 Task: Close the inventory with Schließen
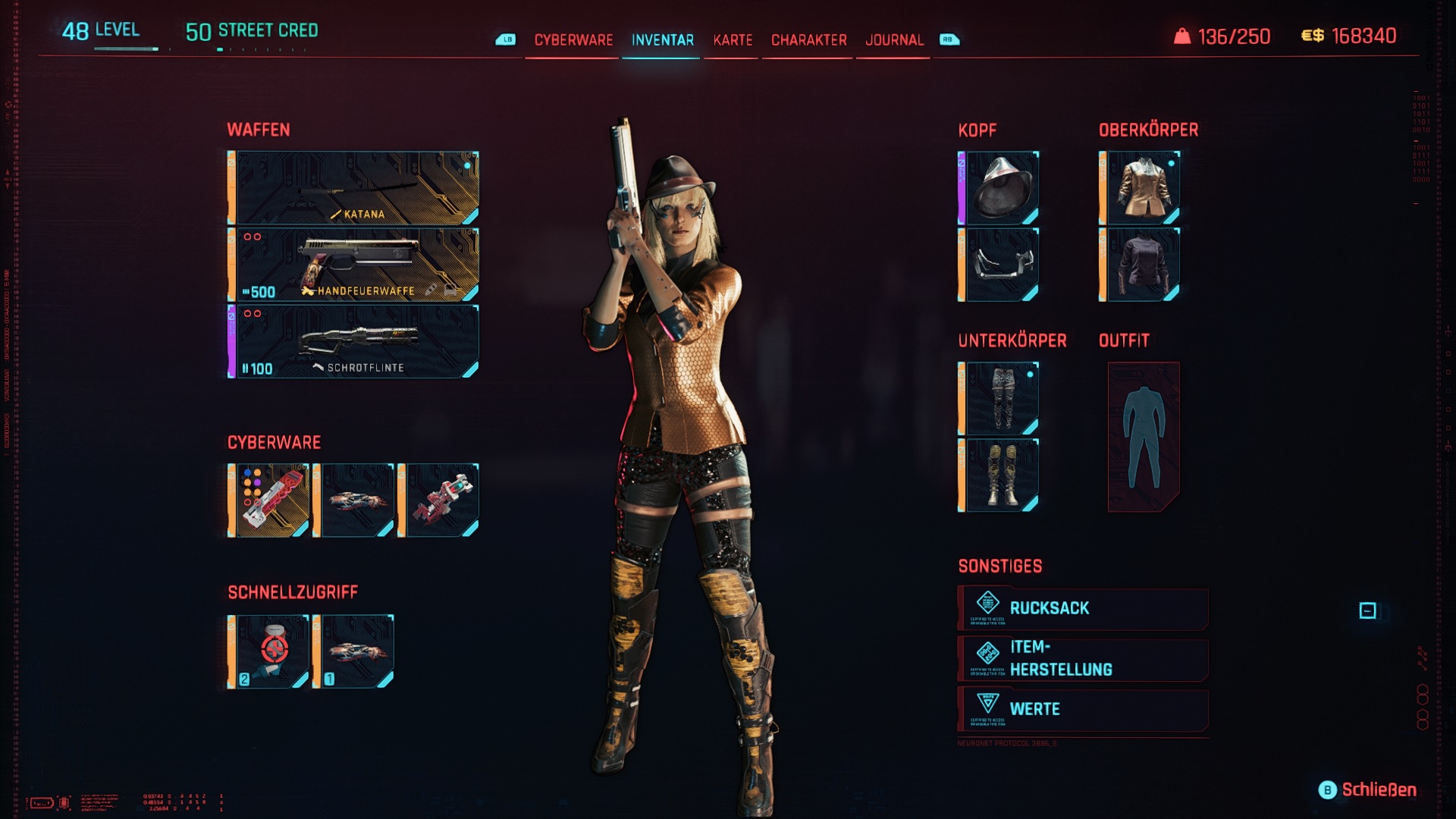1368,790
